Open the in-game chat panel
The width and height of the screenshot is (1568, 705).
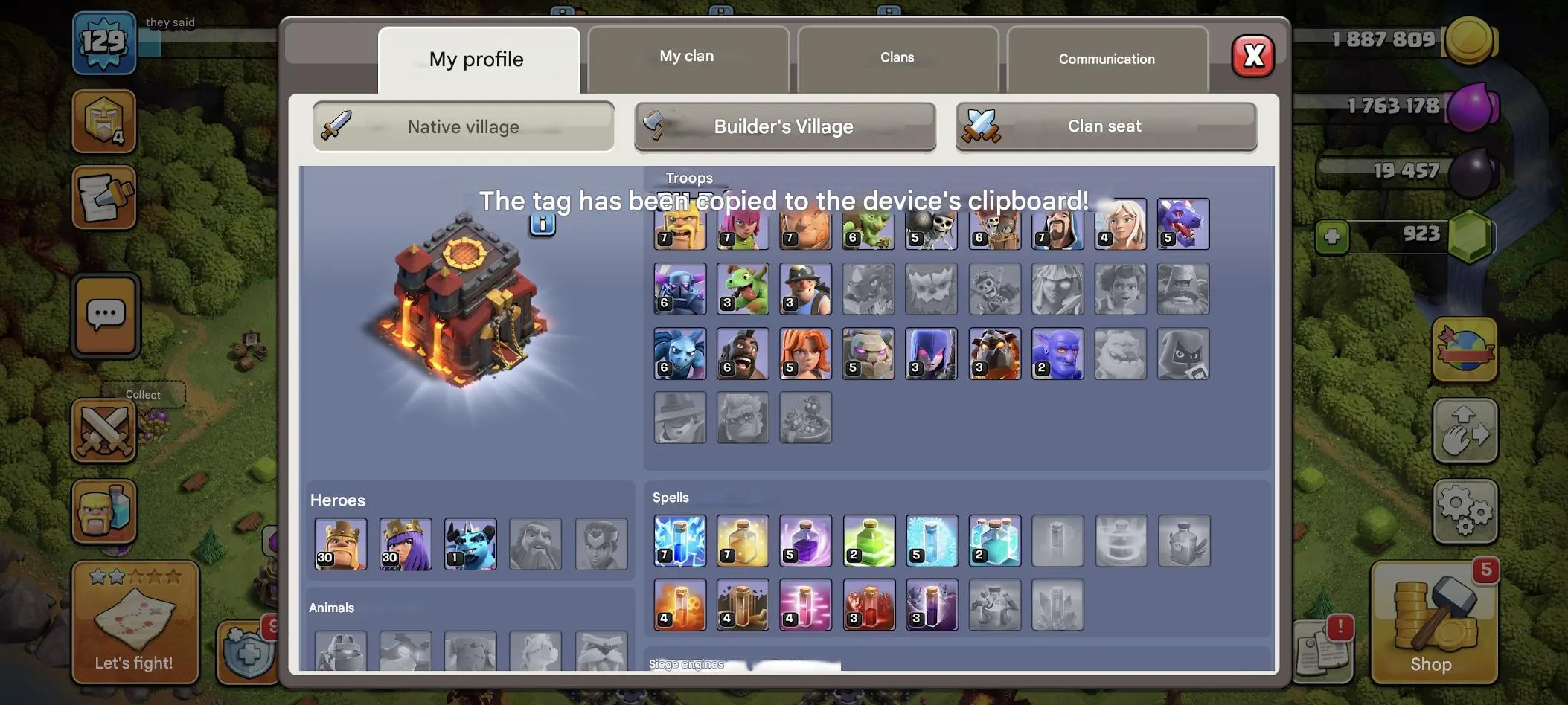click(106, 315)
